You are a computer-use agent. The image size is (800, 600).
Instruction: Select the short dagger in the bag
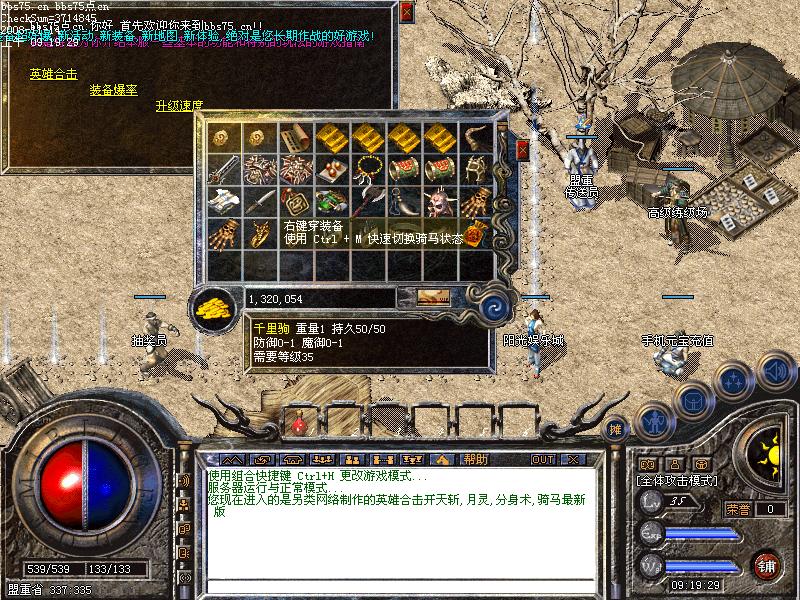258,200
